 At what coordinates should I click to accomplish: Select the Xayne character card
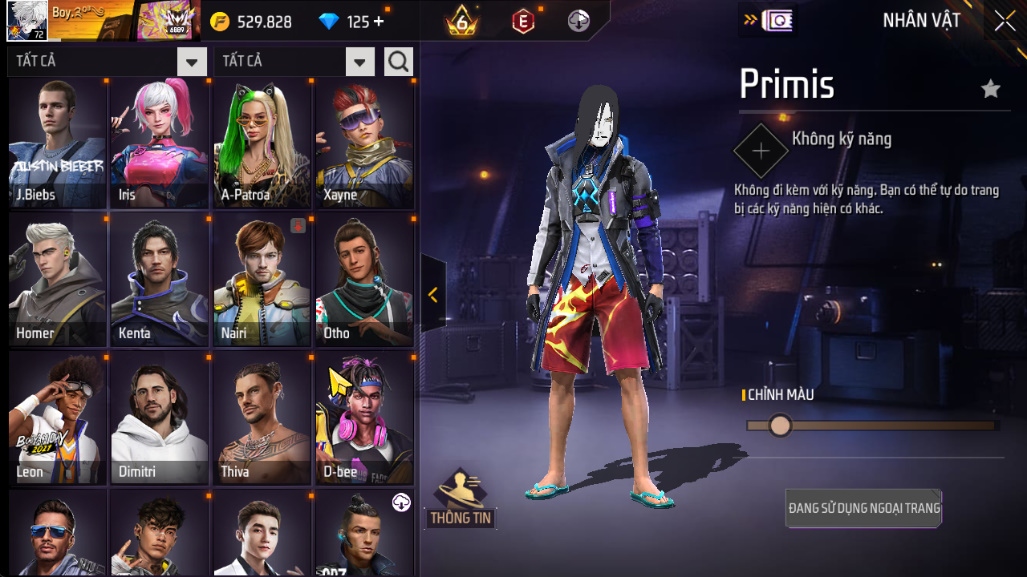364,143
